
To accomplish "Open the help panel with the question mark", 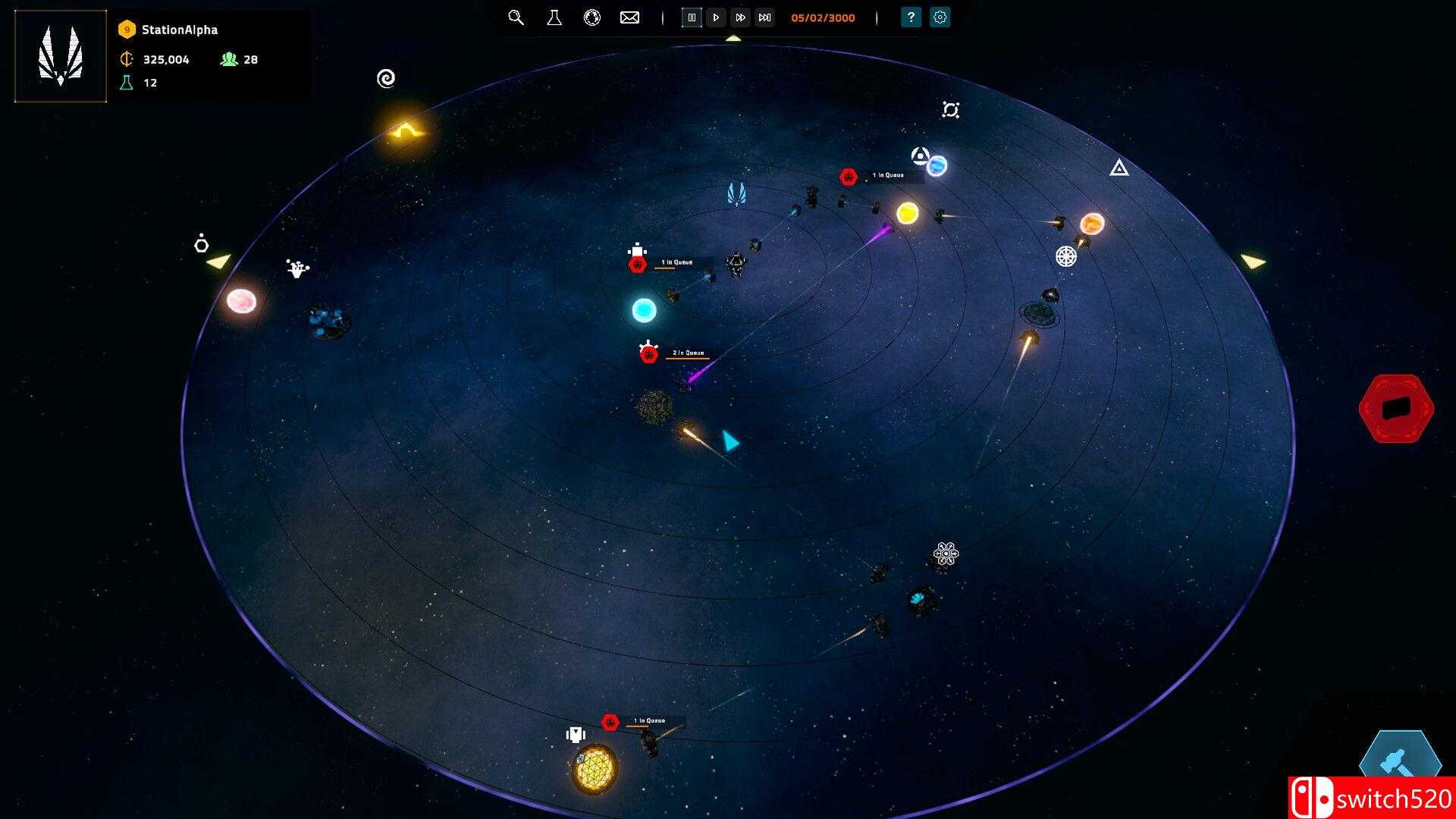I will (909, 17).
